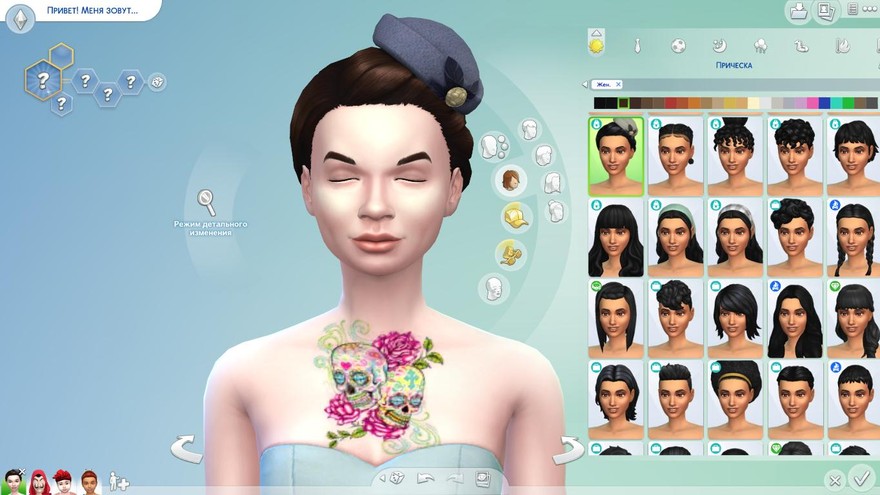Rotate the Sim with the right arrow
The width and height of the screenshot is (880, 495).
coord(569,448)
